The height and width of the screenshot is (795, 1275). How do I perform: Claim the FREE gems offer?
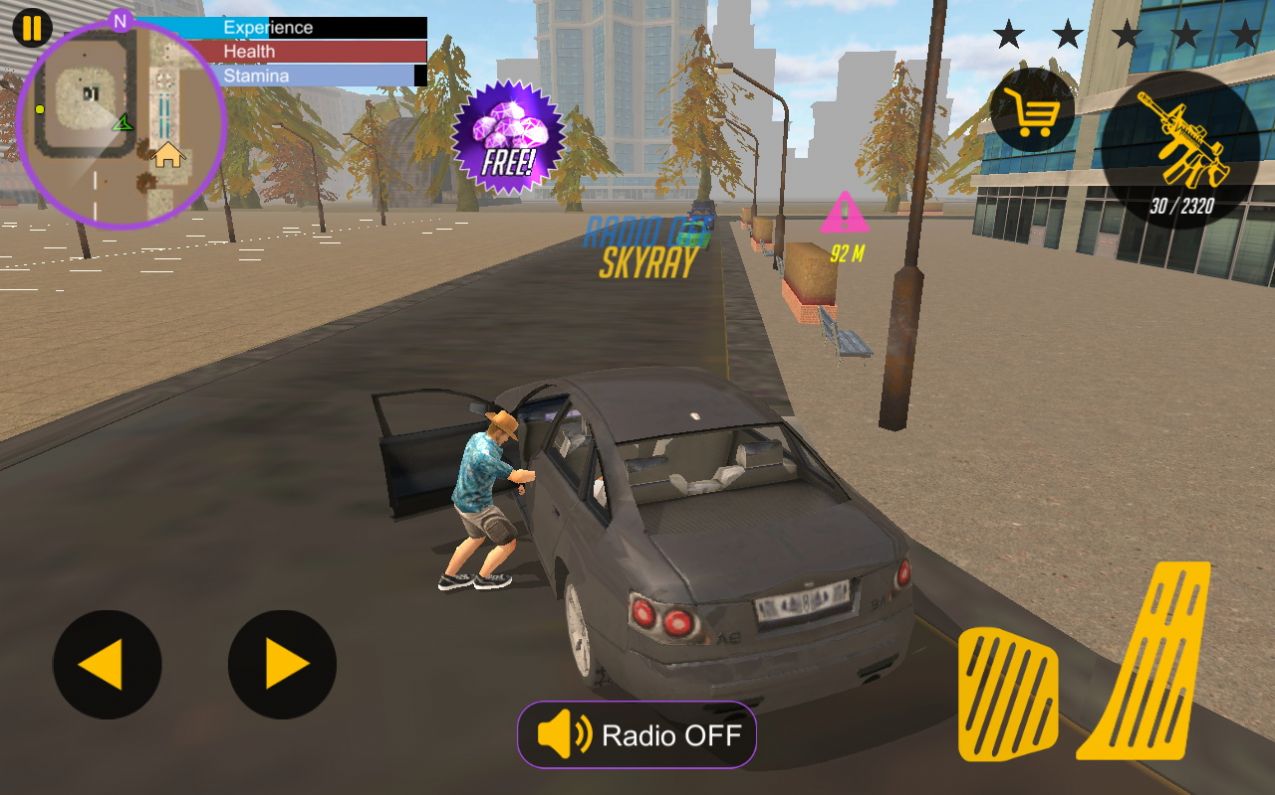tap(508, 136)
